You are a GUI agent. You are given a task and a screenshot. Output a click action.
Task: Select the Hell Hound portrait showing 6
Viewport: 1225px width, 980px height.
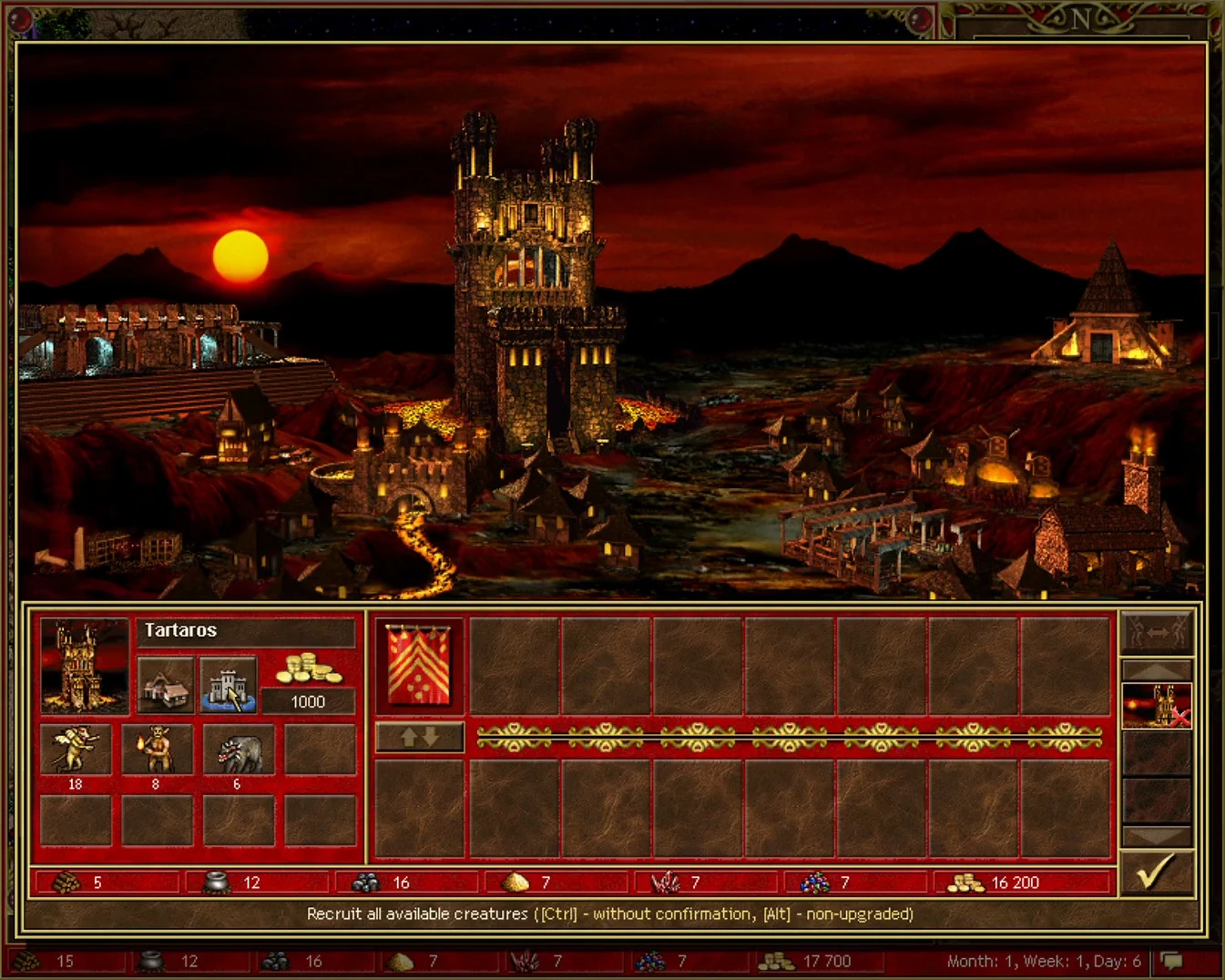point(239,749)
